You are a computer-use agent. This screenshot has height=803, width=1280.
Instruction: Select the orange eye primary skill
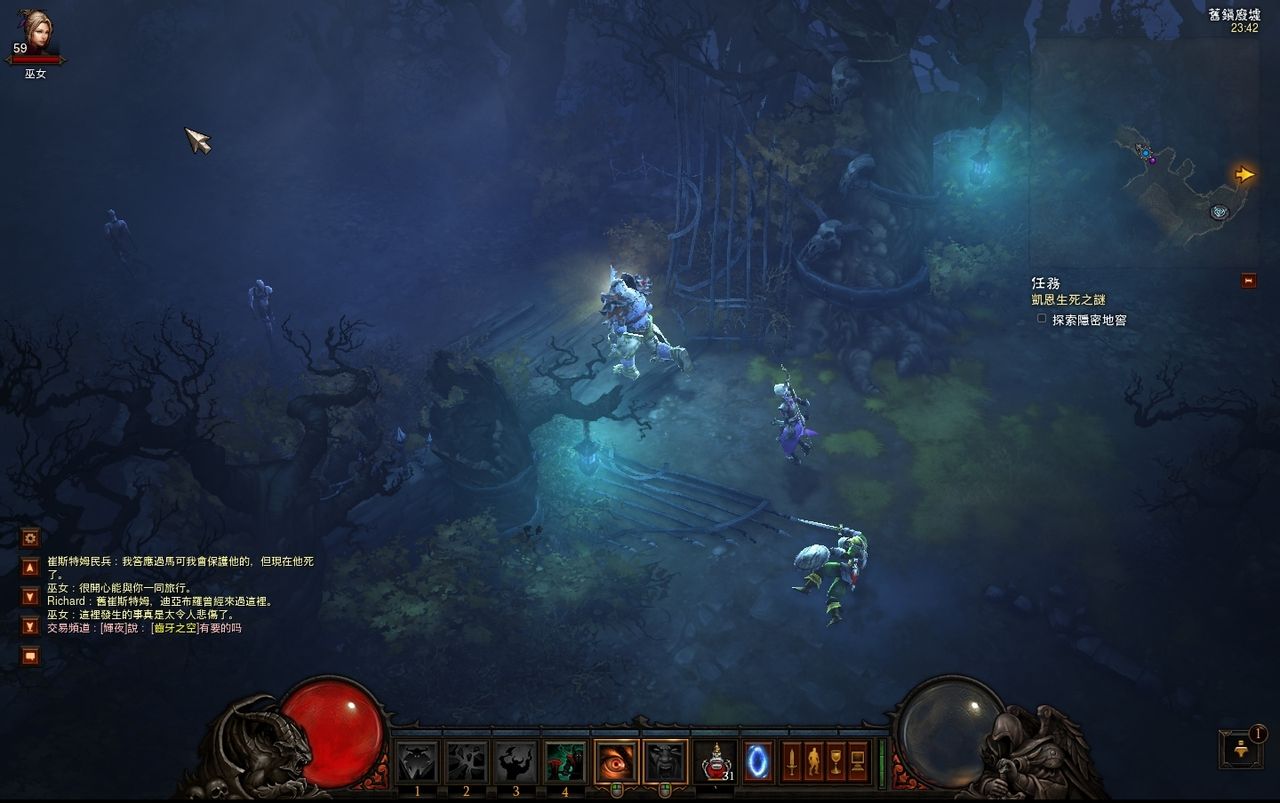616,762
